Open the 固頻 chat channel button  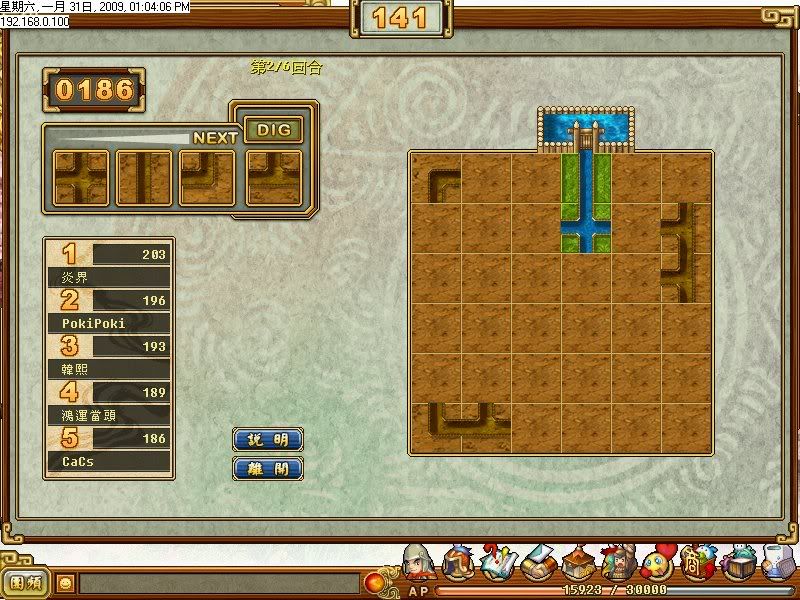pos(25,581)
